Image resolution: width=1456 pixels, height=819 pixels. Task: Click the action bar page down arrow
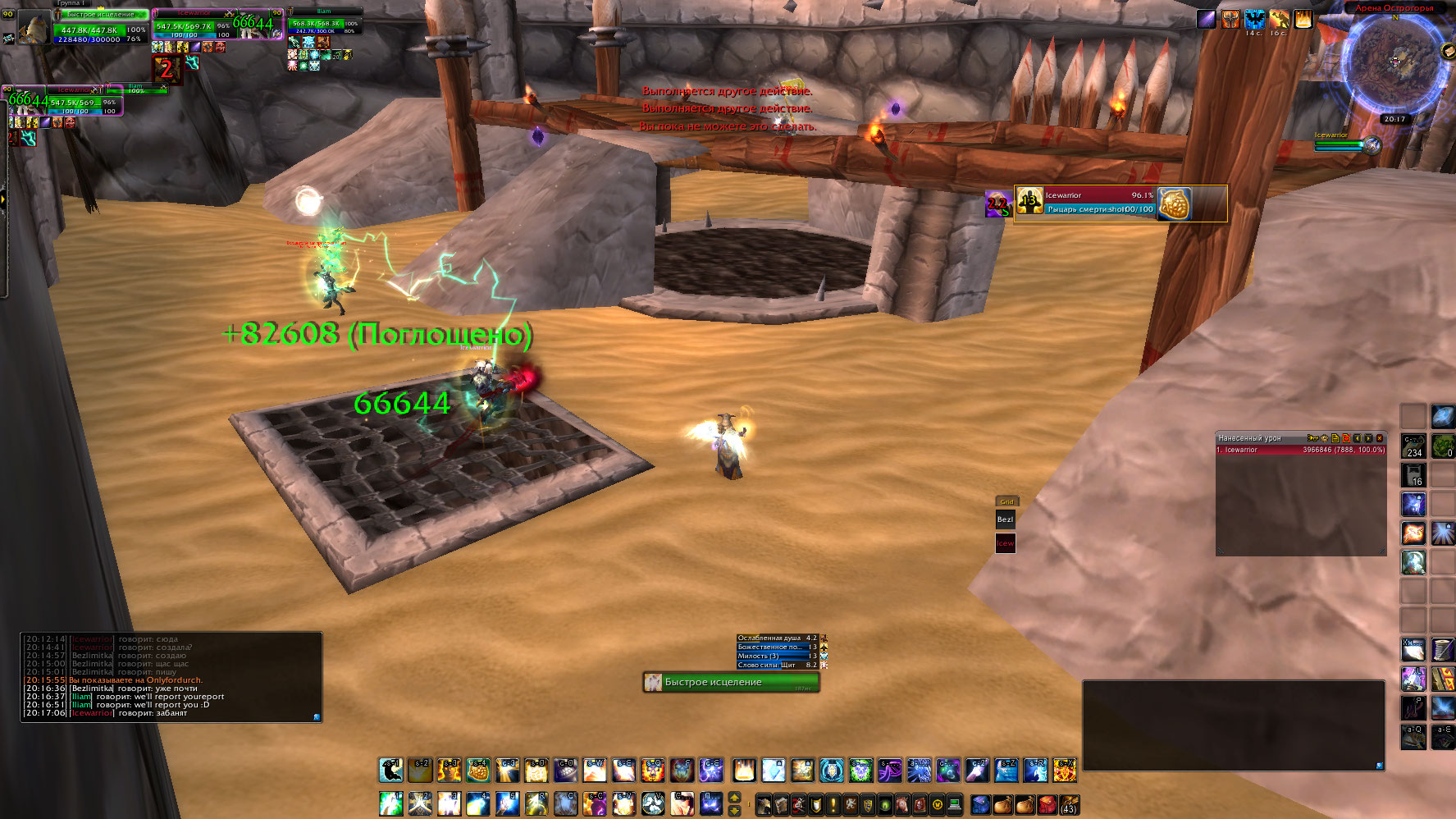[x=734, y=810]
